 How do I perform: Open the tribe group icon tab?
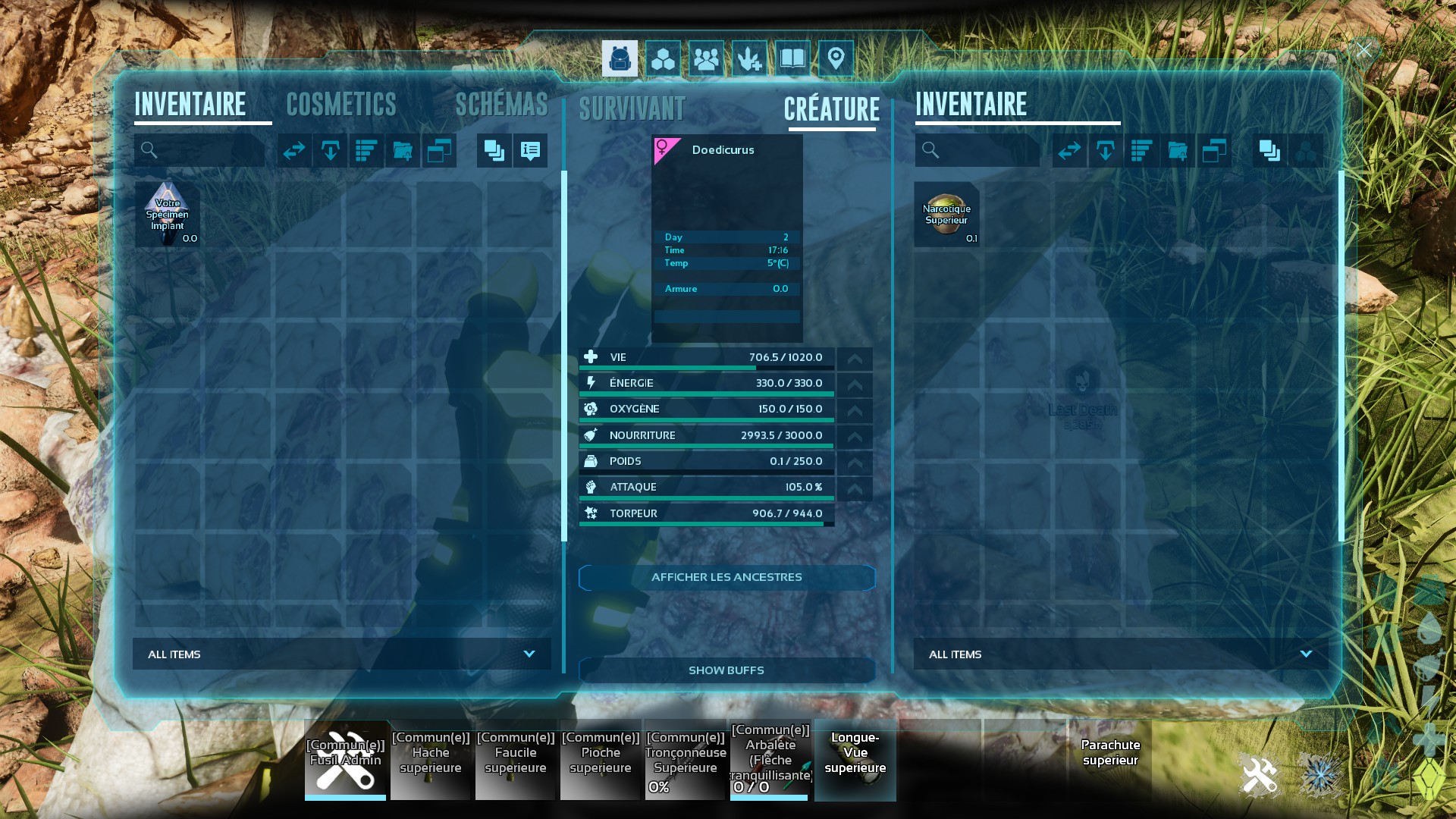pos(706,58)
